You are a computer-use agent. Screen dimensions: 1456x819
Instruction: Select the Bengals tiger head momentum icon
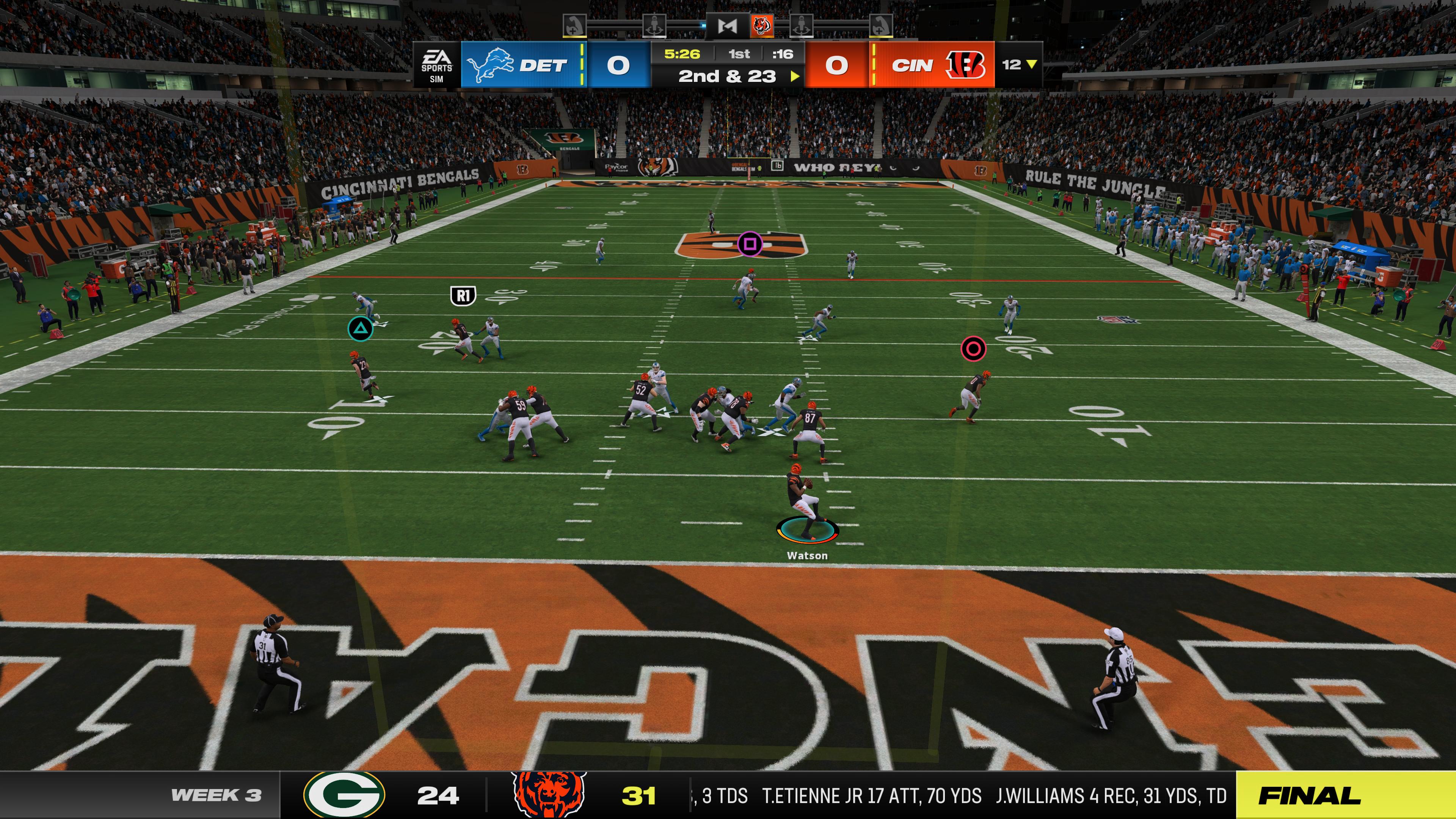coord(761,26)
